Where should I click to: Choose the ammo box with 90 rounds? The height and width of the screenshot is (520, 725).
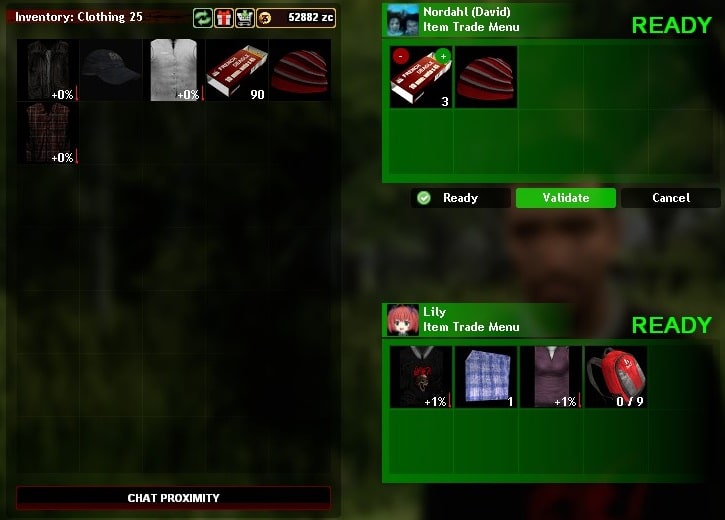[x=236, y=70]
